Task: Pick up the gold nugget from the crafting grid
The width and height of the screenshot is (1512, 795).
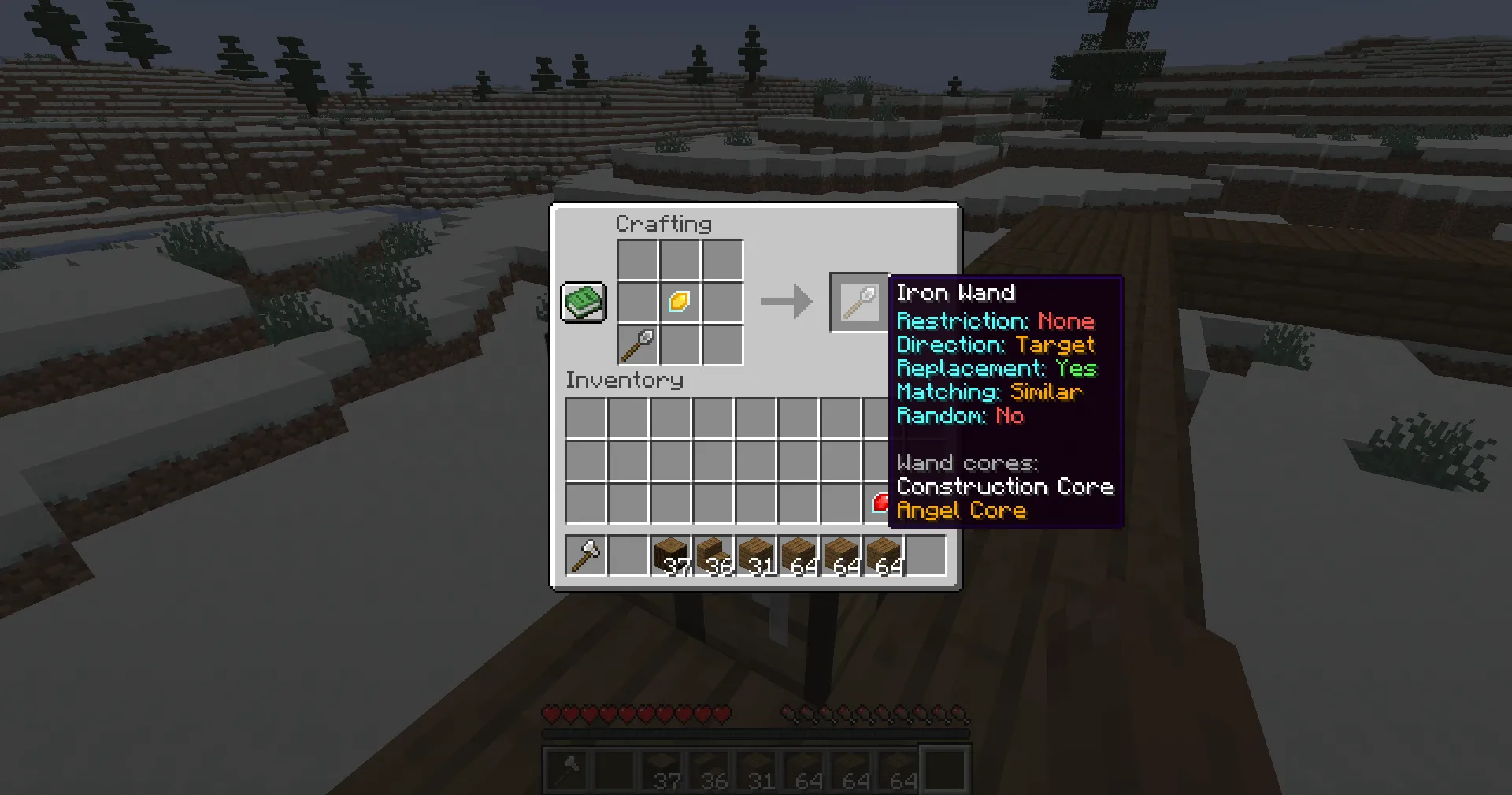Action: (679, 302)
